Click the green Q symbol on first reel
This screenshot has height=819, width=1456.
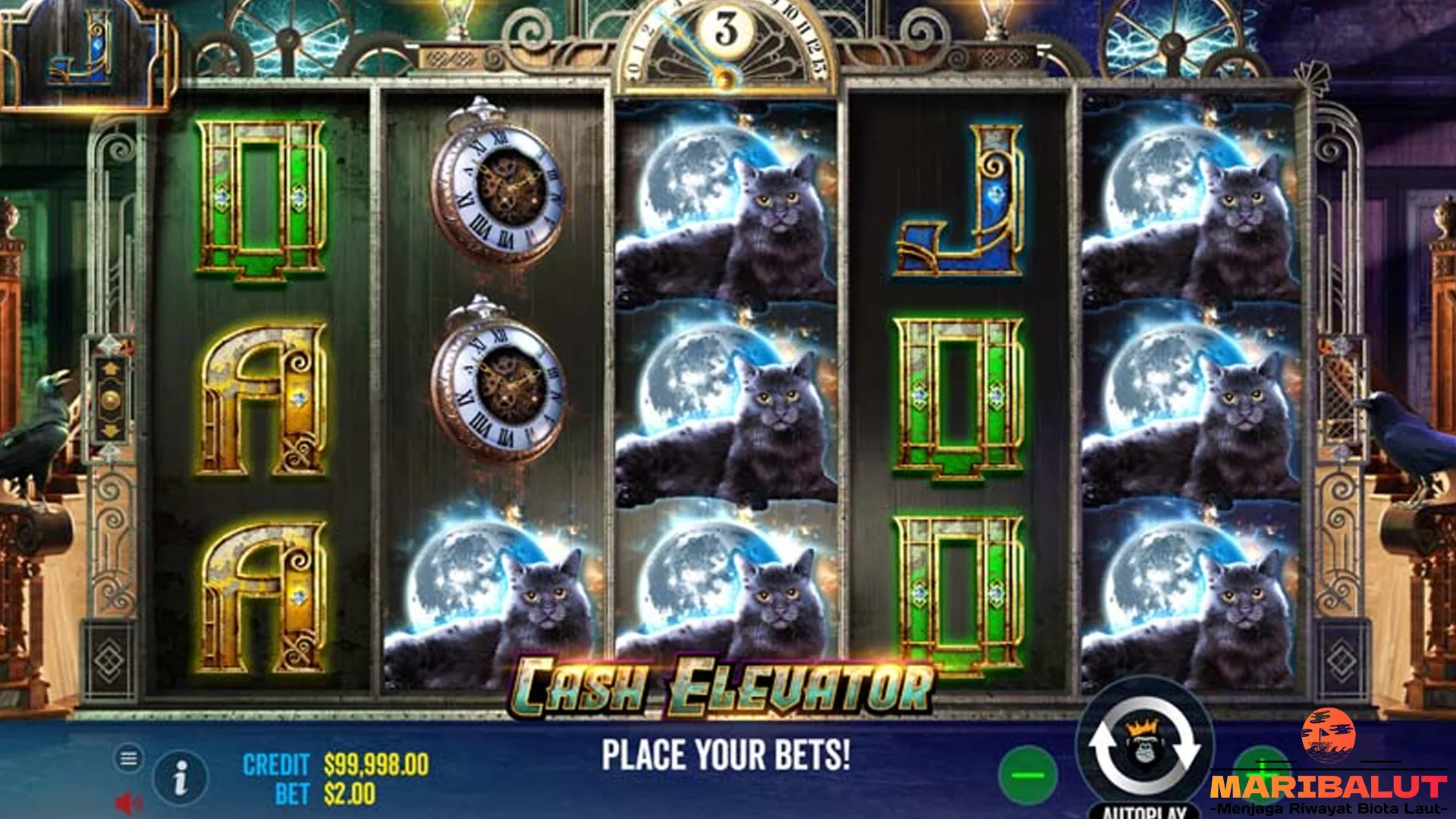tap(262, 193)
